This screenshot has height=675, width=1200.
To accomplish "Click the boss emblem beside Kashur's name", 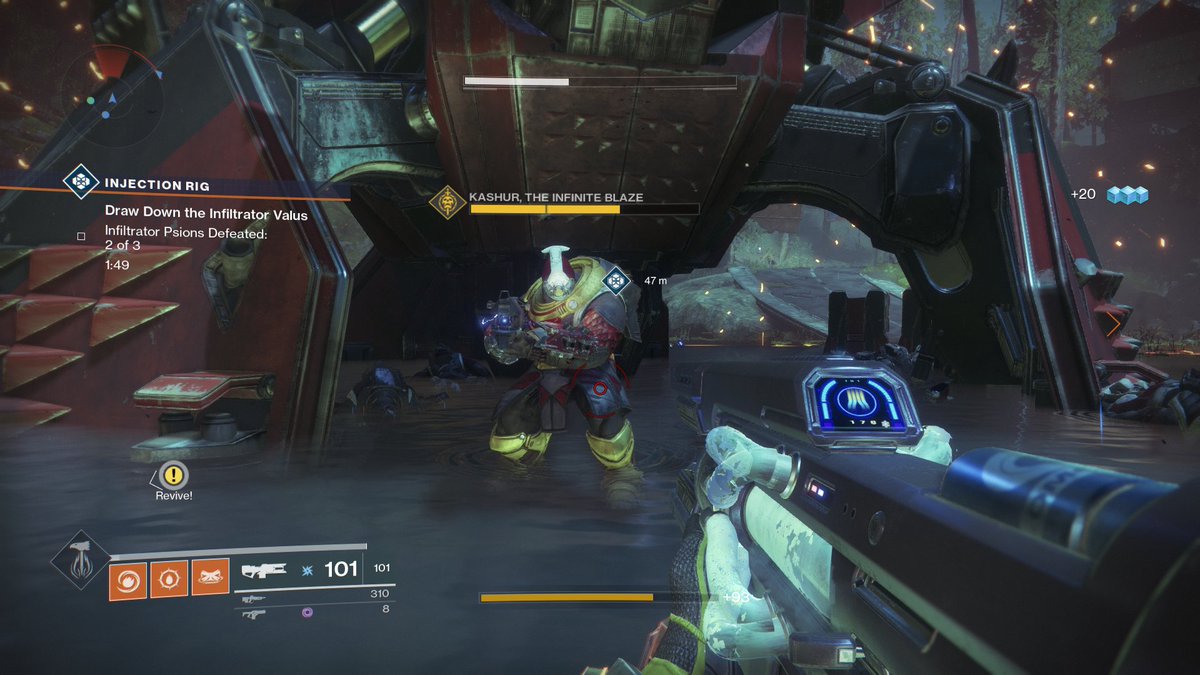I will click(x=447, y=203).
